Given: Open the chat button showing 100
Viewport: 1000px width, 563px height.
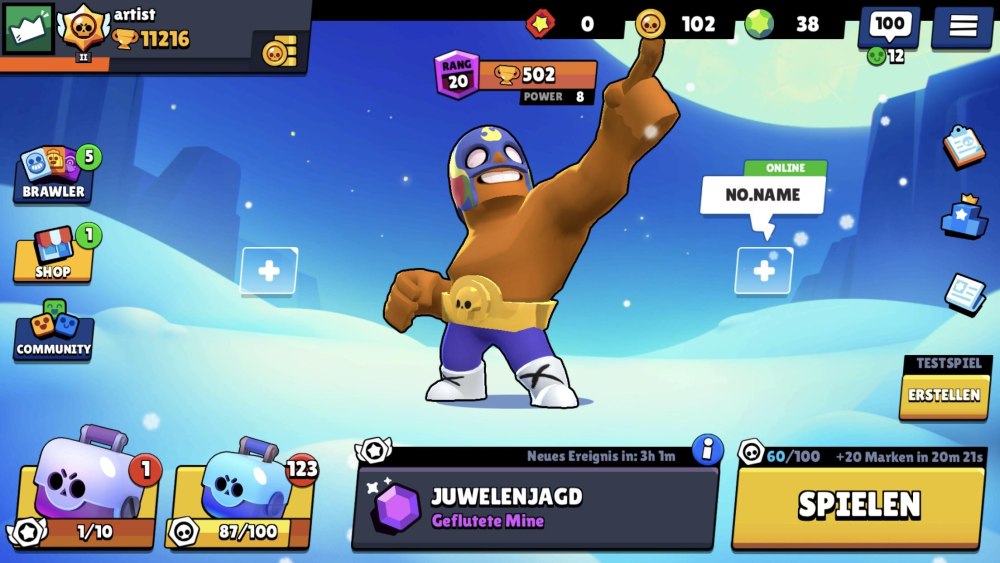Looking at the screenshot, I should pos(888,27).
